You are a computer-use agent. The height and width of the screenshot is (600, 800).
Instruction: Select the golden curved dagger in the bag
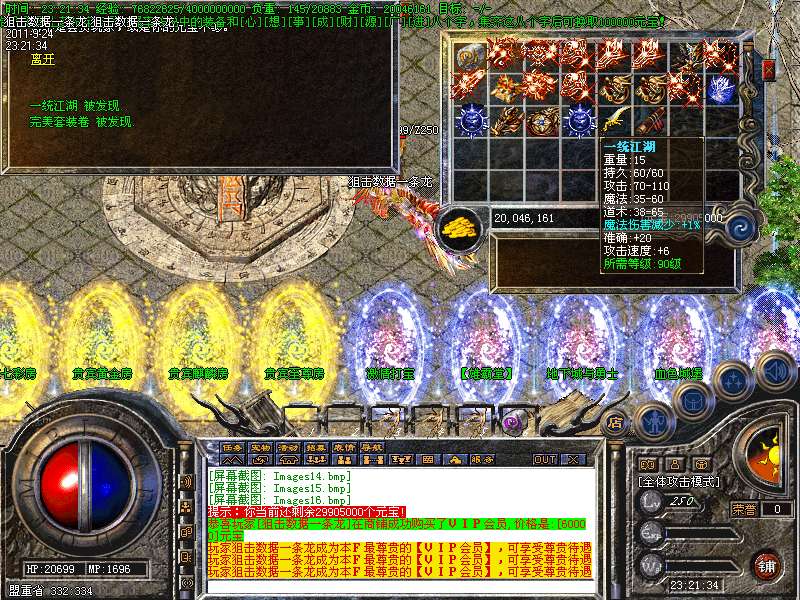point(616,122)
